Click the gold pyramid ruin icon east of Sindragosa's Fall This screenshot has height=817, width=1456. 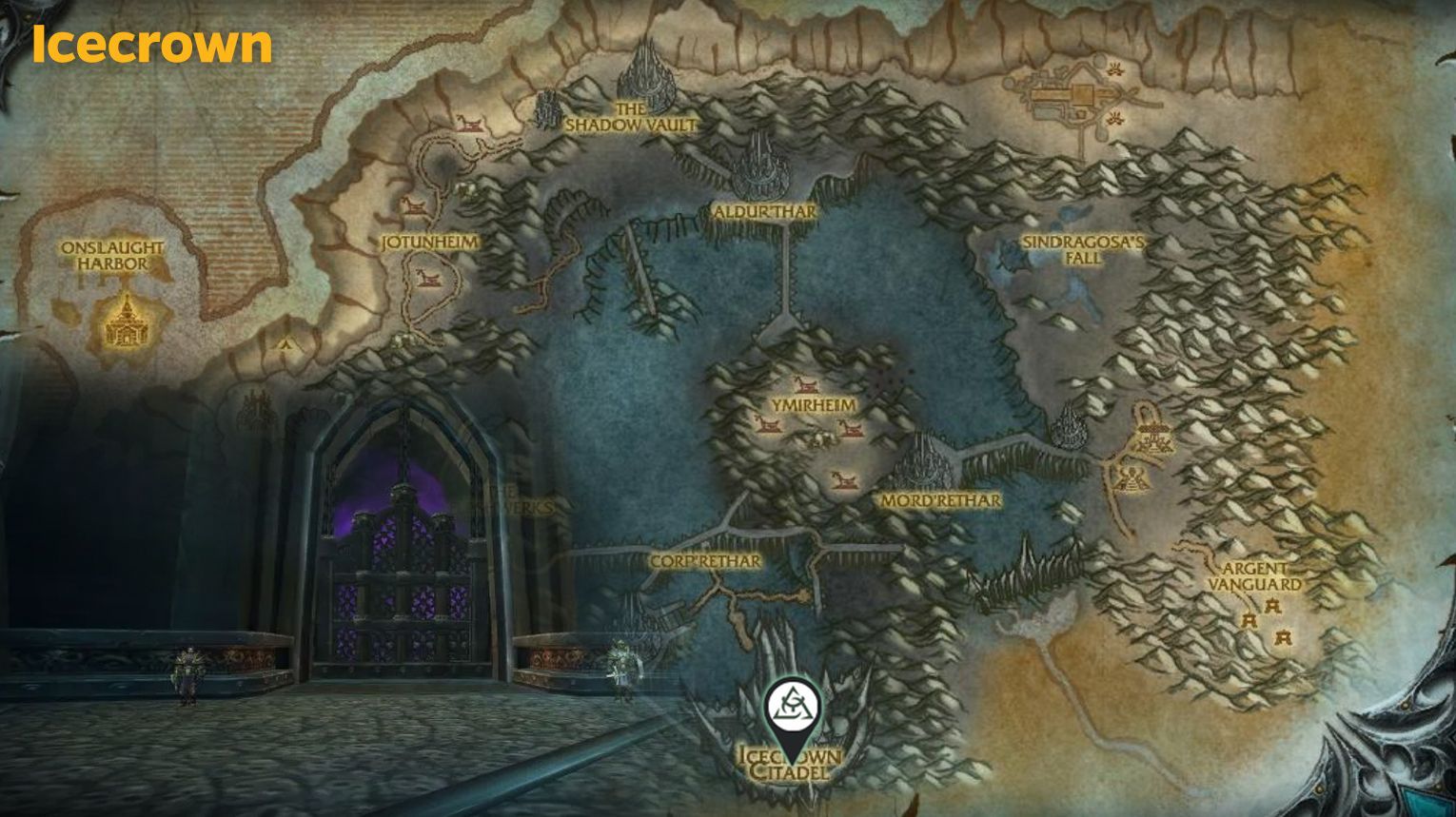[1131, 477]
